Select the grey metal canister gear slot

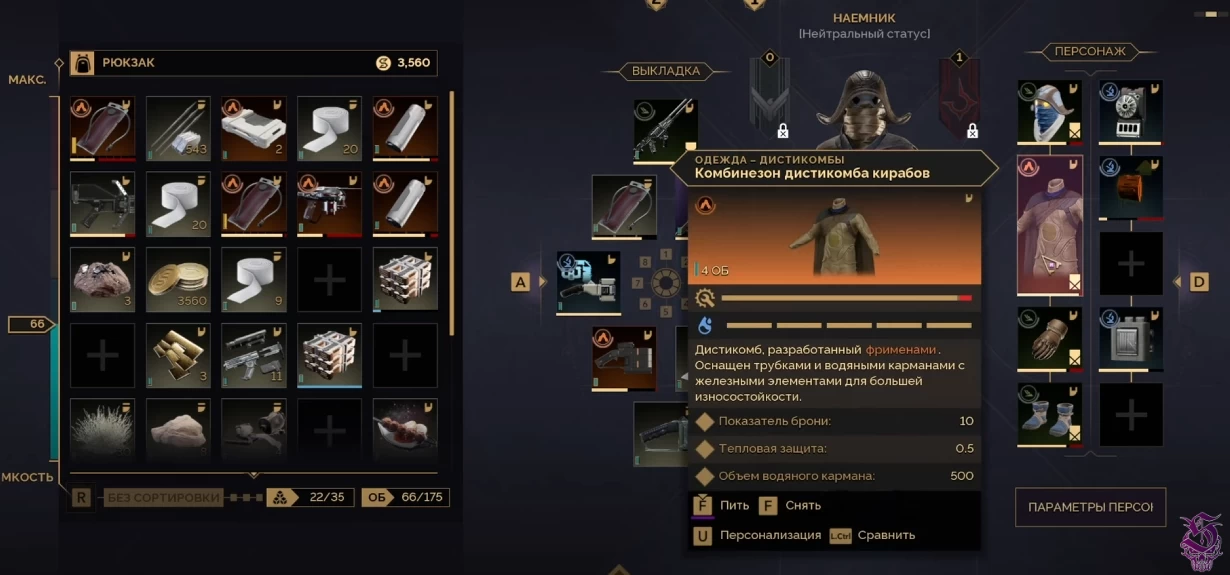(x=1131, y=338)
